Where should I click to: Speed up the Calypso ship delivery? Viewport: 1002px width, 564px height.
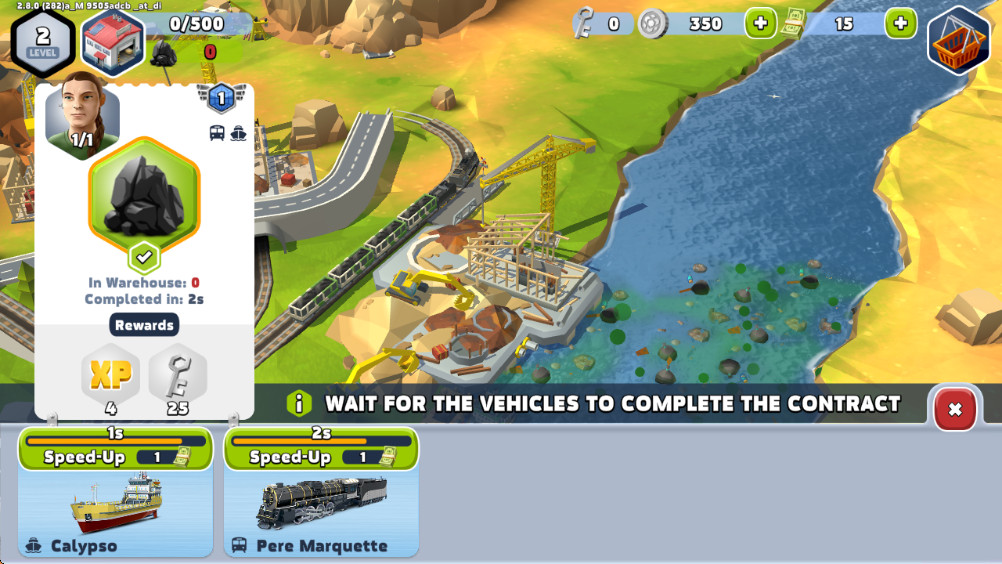click(x=115, y=457)
